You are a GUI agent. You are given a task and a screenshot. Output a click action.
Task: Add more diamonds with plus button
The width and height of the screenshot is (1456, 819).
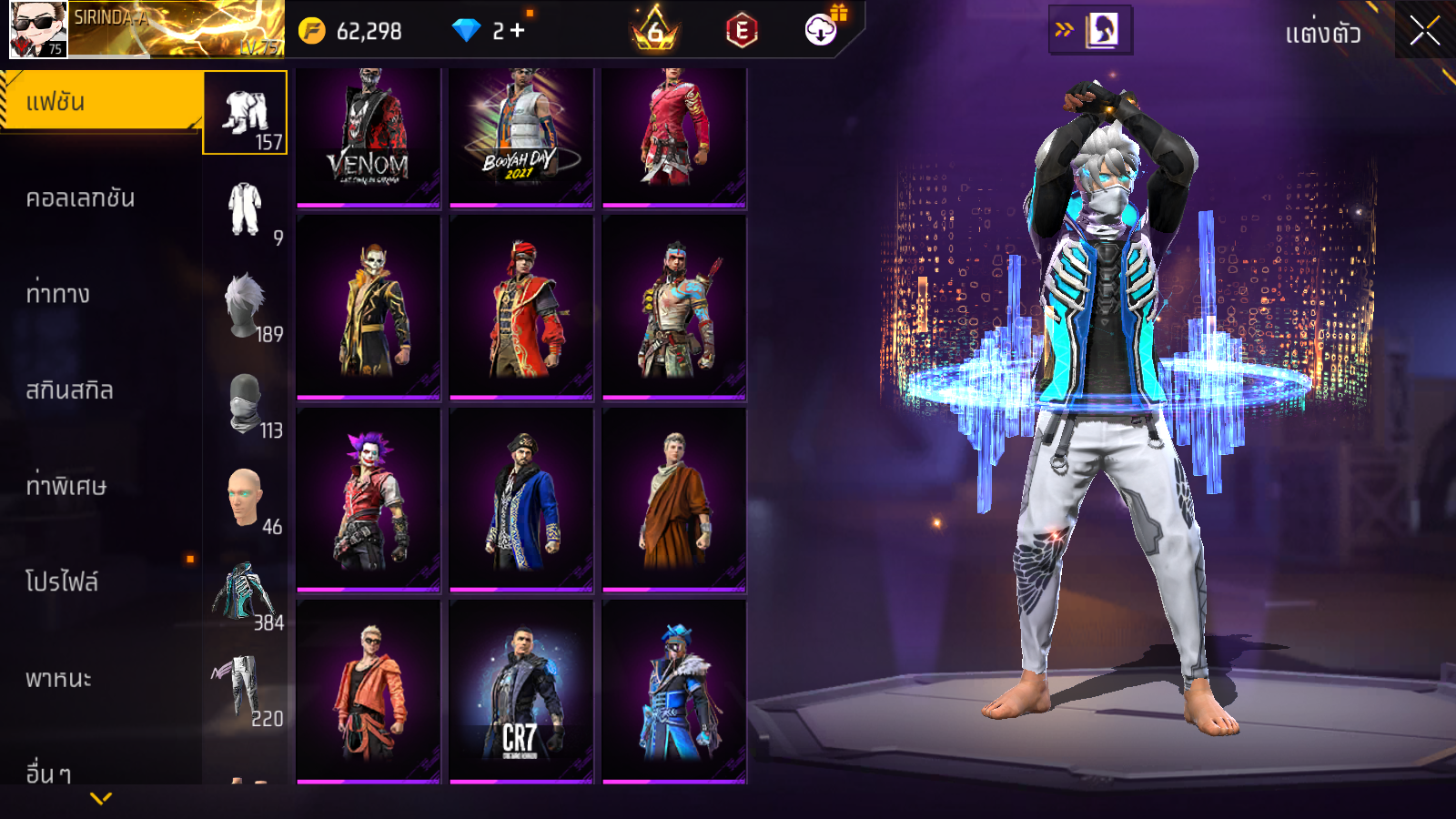click(517, 31)
